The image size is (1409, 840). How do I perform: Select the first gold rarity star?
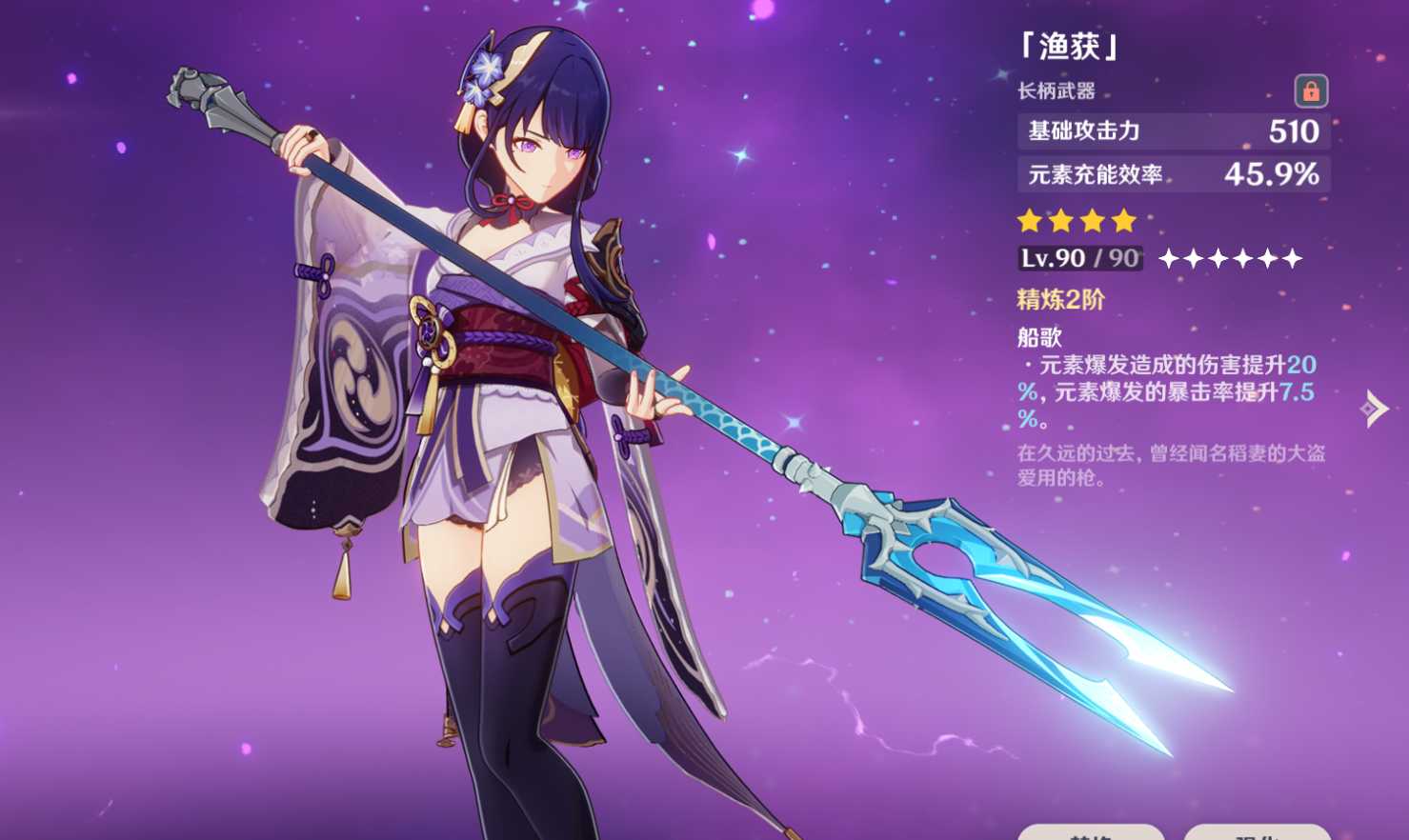click(1029, 222)
